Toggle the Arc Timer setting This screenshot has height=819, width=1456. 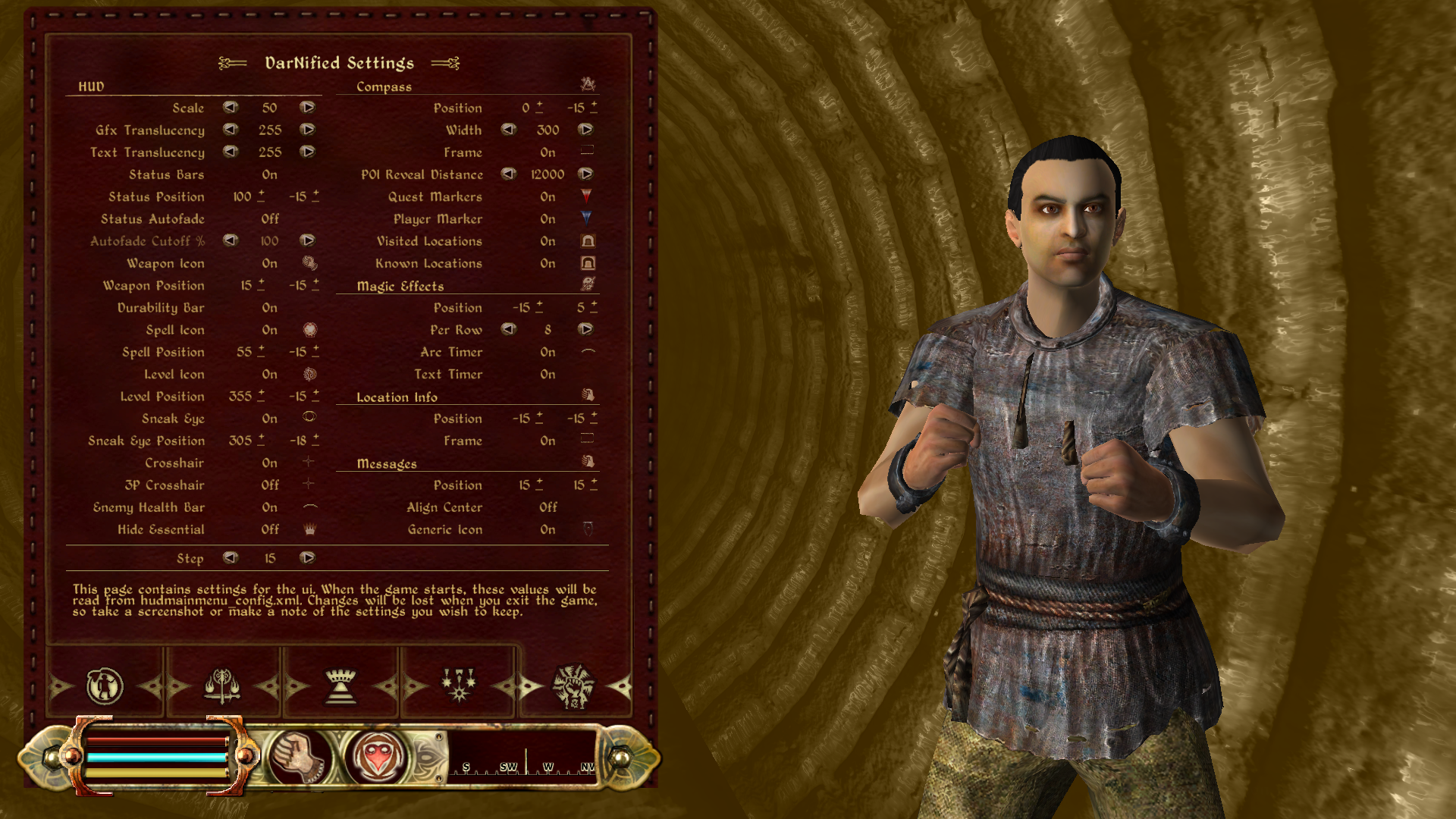click(x=548, y=352)
